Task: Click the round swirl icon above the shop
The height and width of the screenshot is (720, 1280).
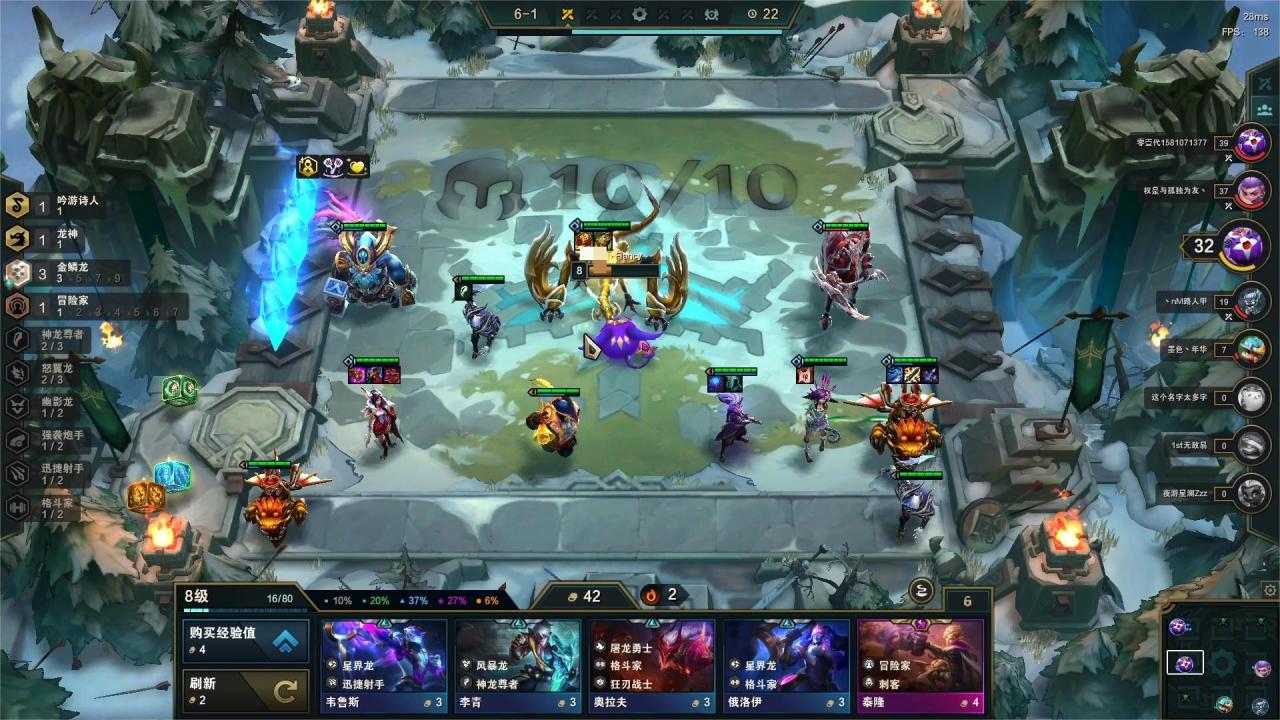Action: pyautogui.click(x=923, y=590)
